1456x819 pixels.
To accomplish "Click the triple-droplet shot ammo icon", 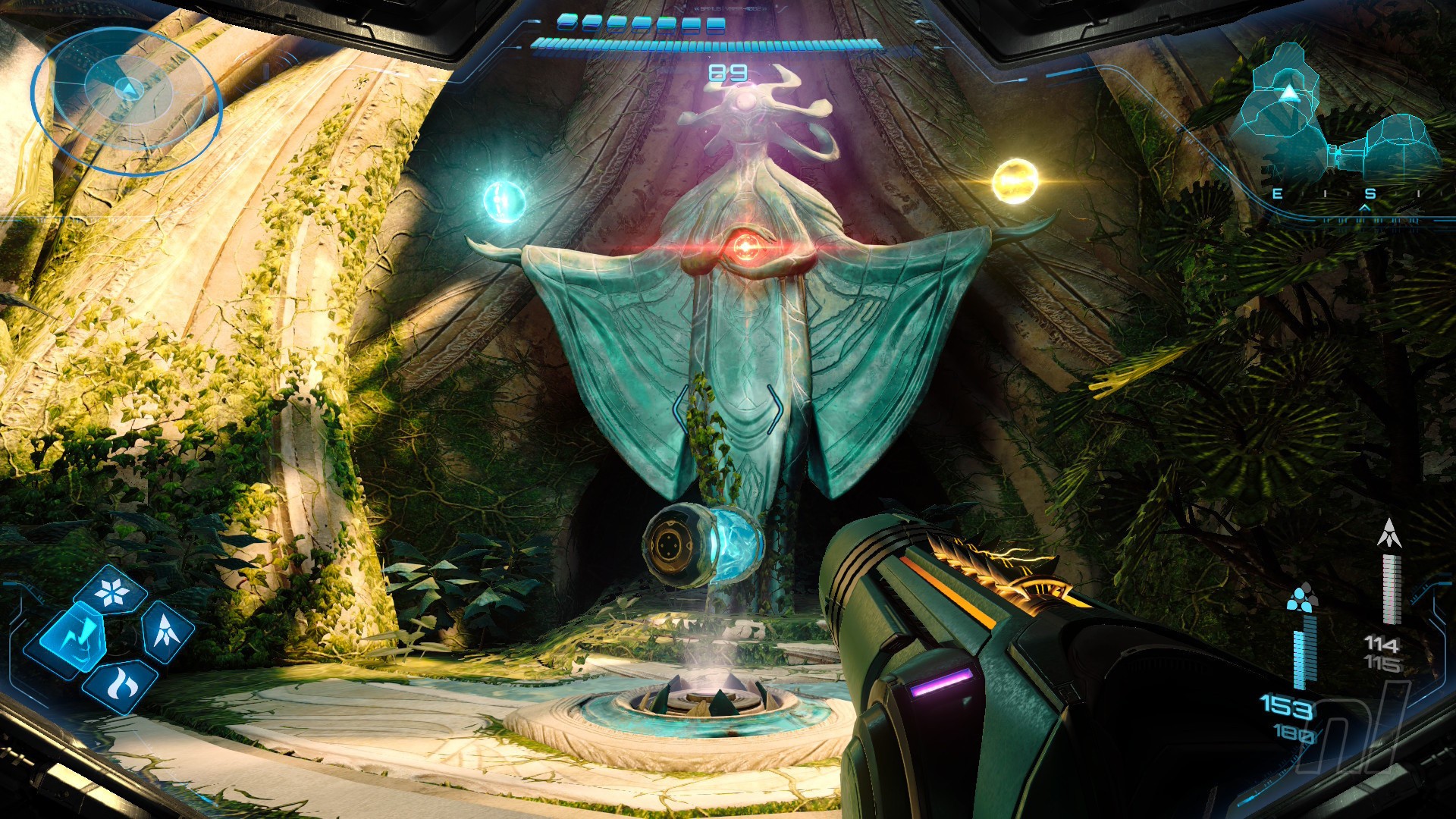I will (x=1302, y=598).
